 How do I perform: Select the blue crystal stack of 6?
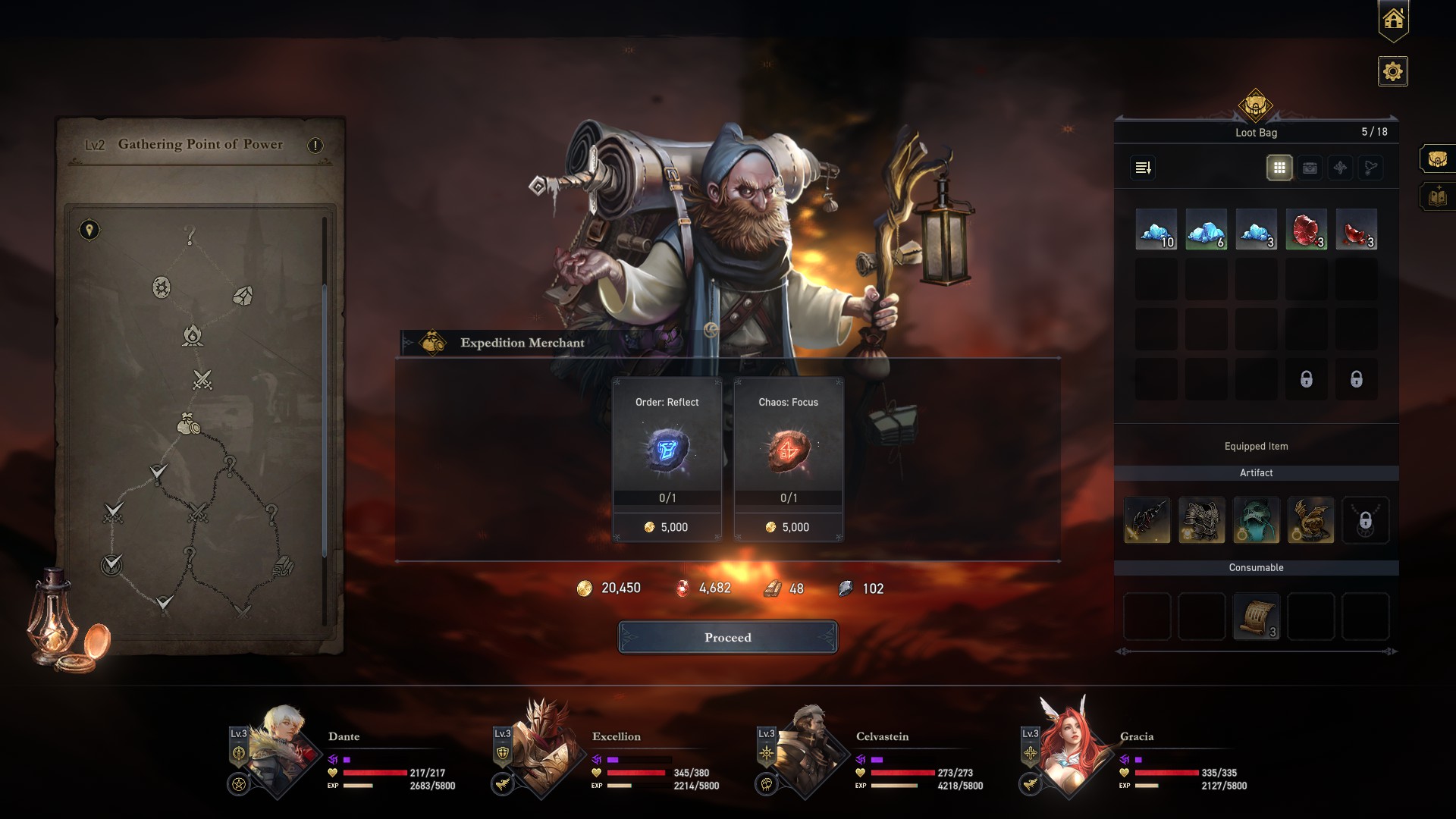pyautogui.click(x=1206, y=230)
